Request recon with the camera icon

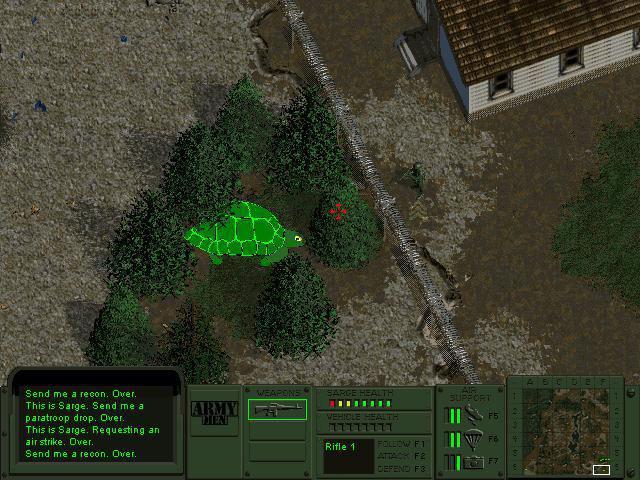[x=474, y=461]
